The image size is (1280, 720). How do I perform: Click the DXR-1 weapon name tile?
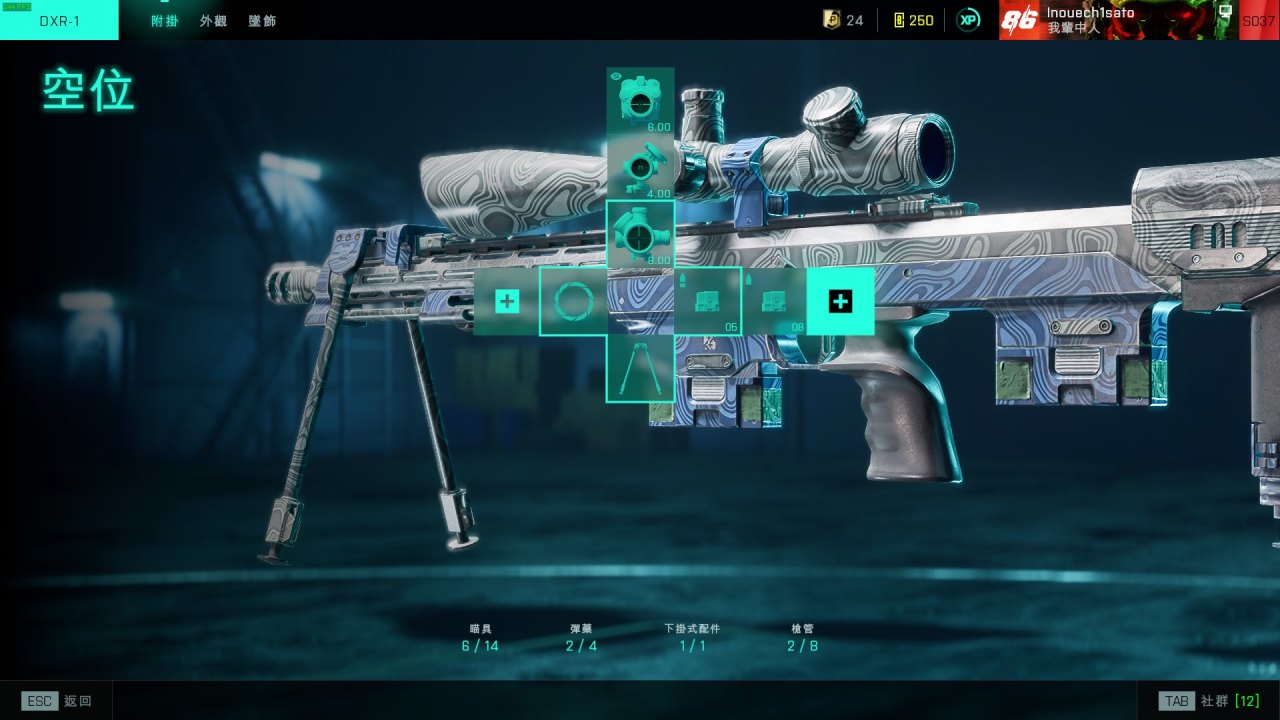59,21
